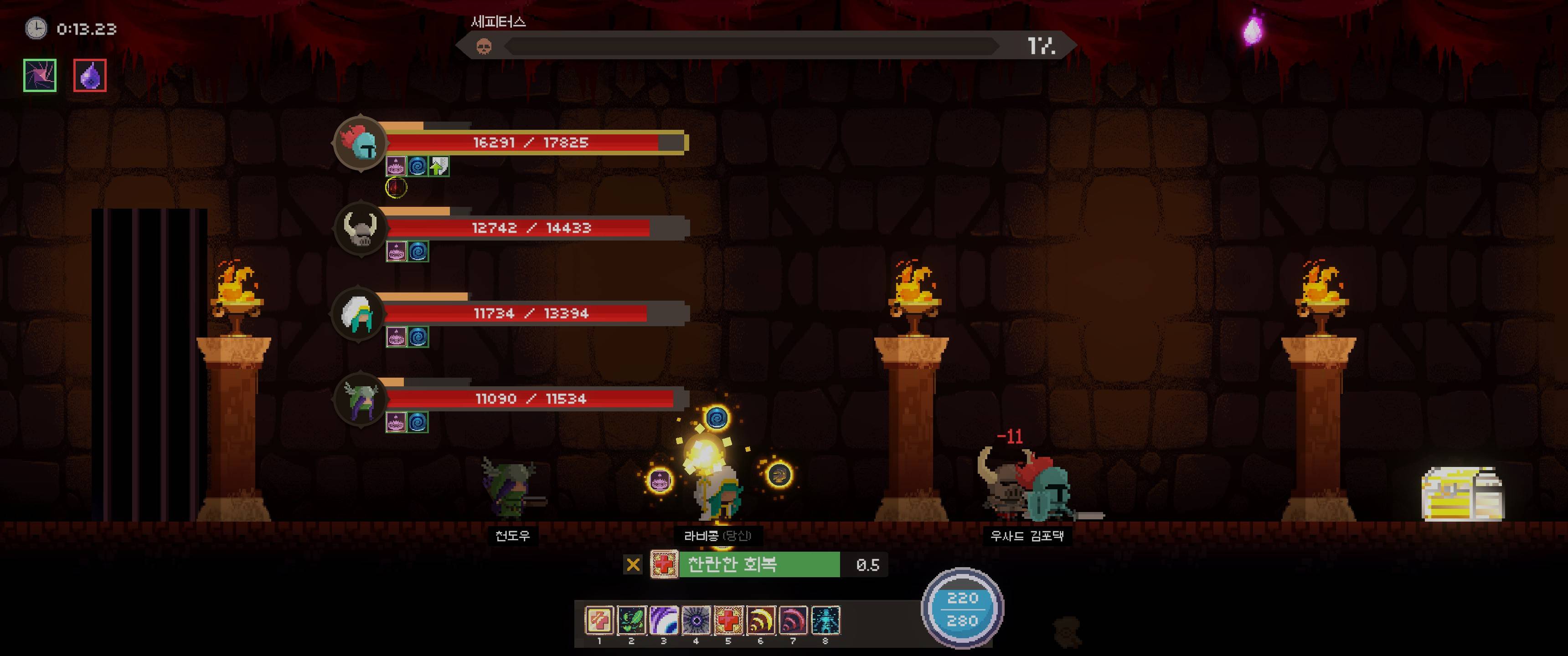Click the red-bordered purple flame icon

[x=90, y=76]
